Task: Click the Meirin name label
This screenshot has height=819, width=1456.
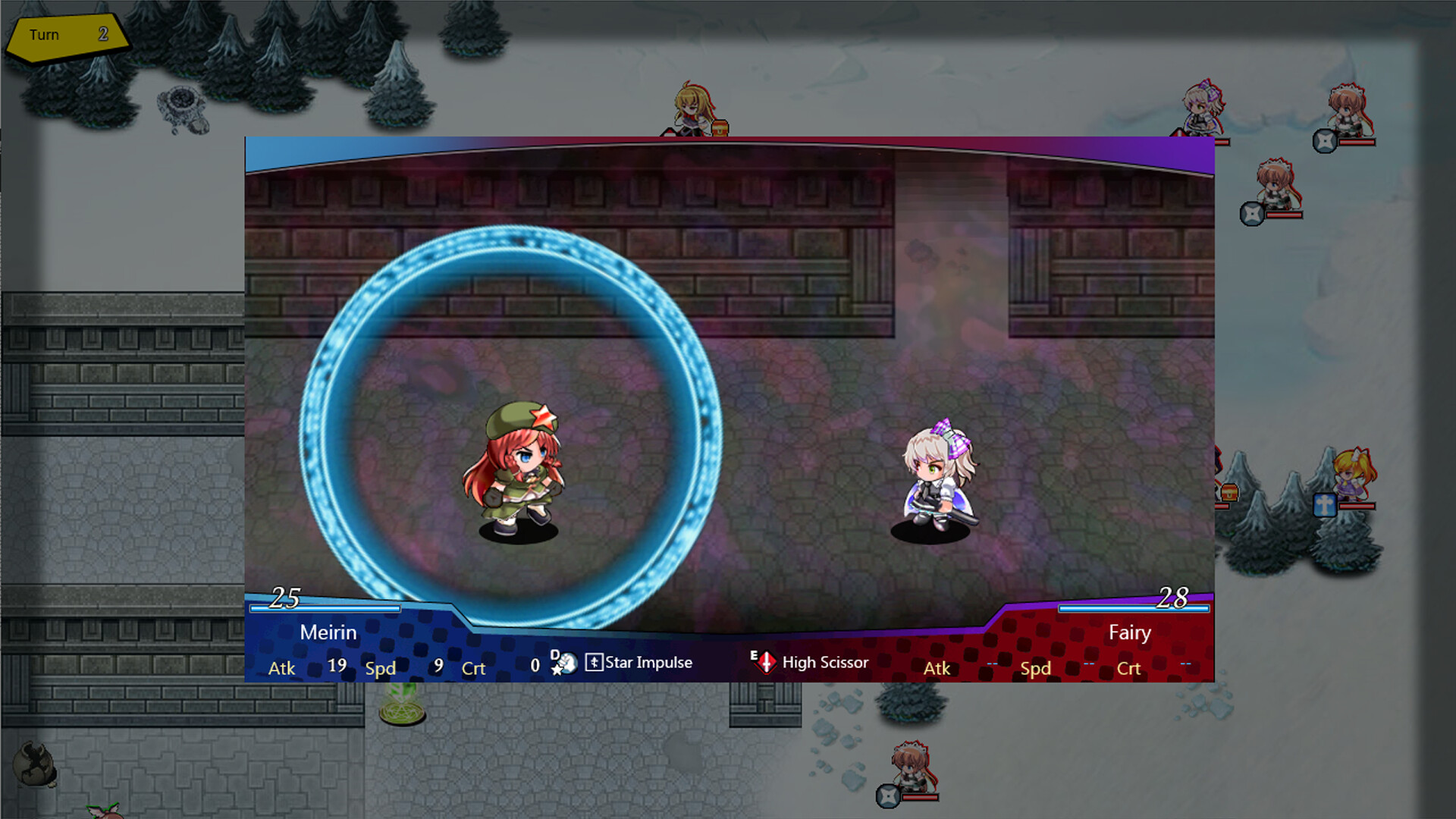Action: coord(329,632)
